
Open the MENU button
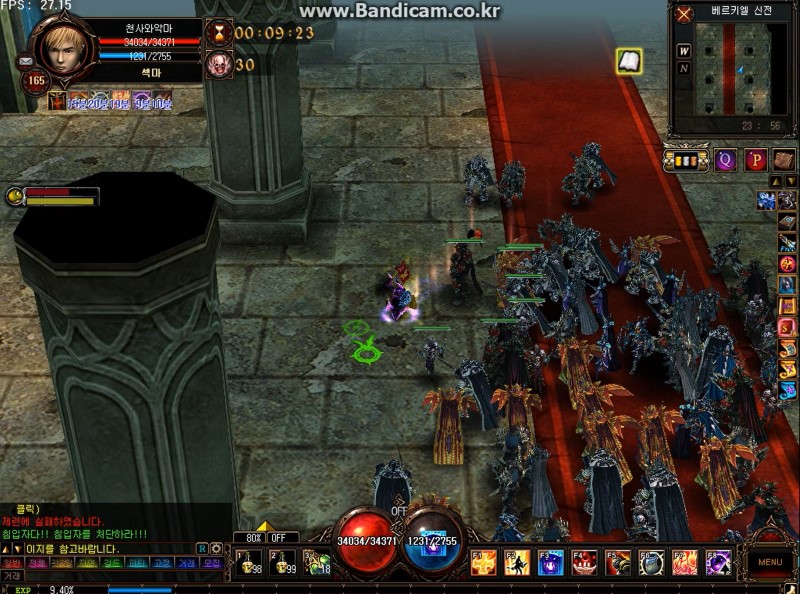click(769, 562)
